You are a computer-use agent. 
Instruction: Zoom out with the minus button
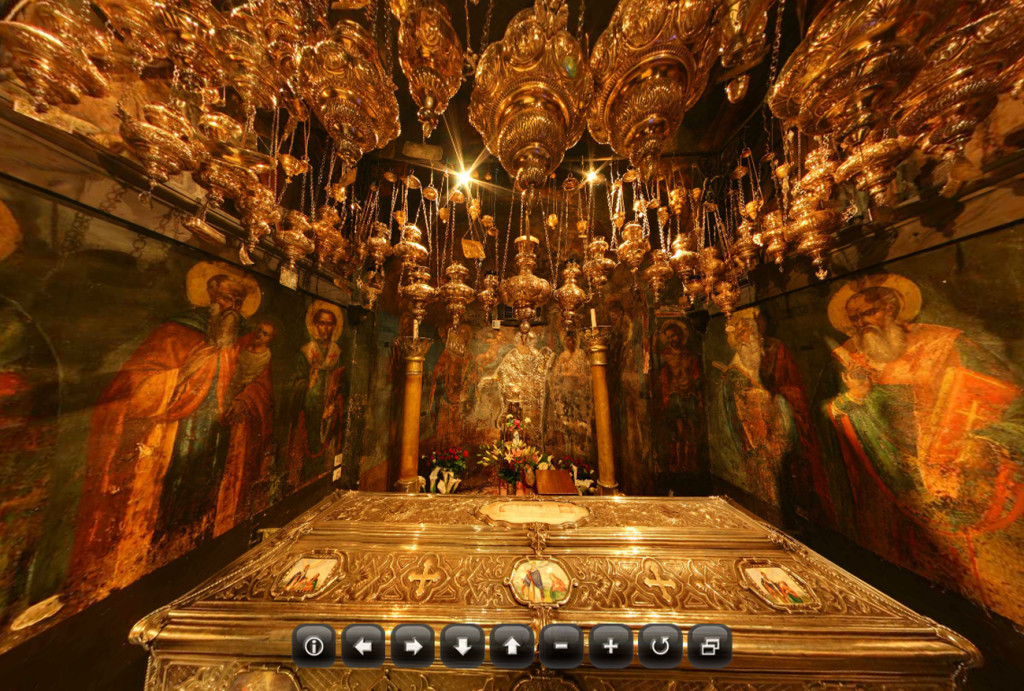pos(561,646)
